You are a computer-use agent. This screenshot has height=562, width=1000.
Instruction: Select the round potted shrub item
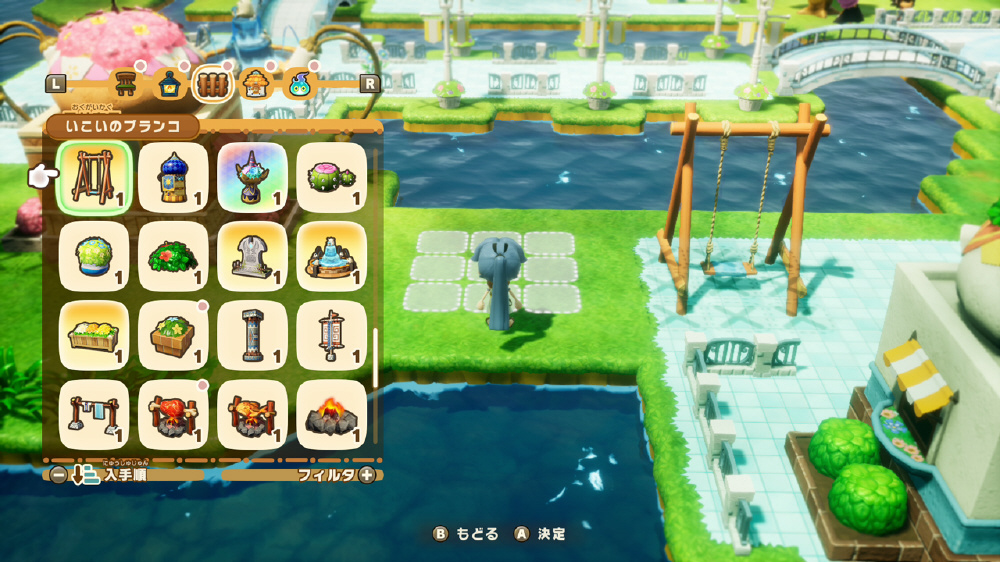click(94, 257)
